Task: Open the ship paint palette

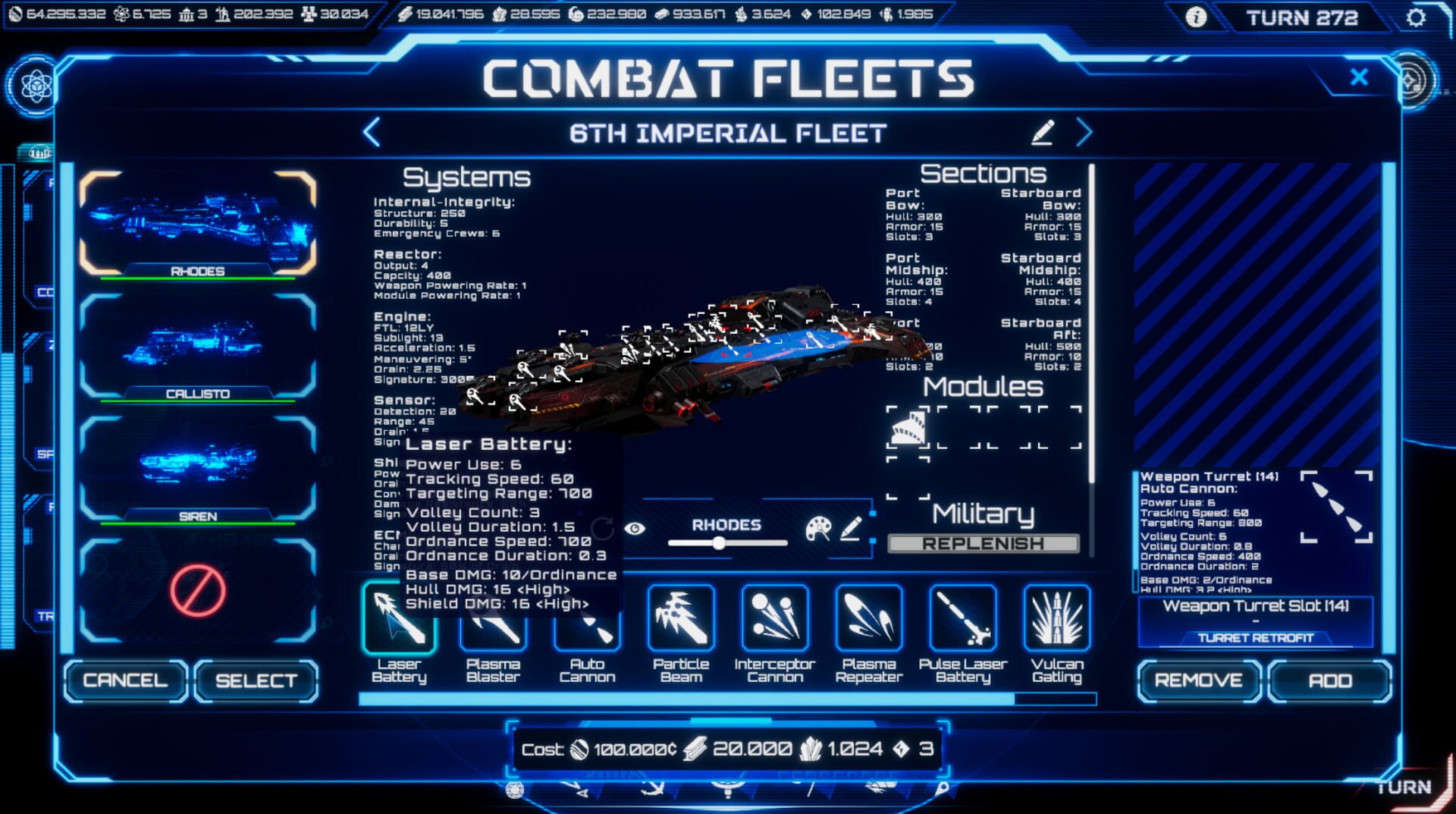Action: point(817,526)
